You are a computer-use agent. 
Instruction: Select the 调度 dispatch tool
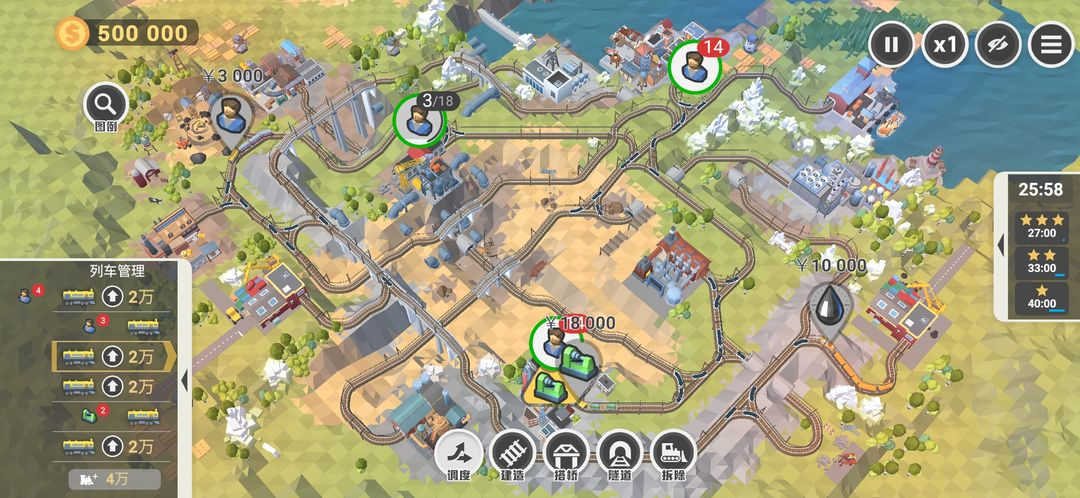[460, 453]
